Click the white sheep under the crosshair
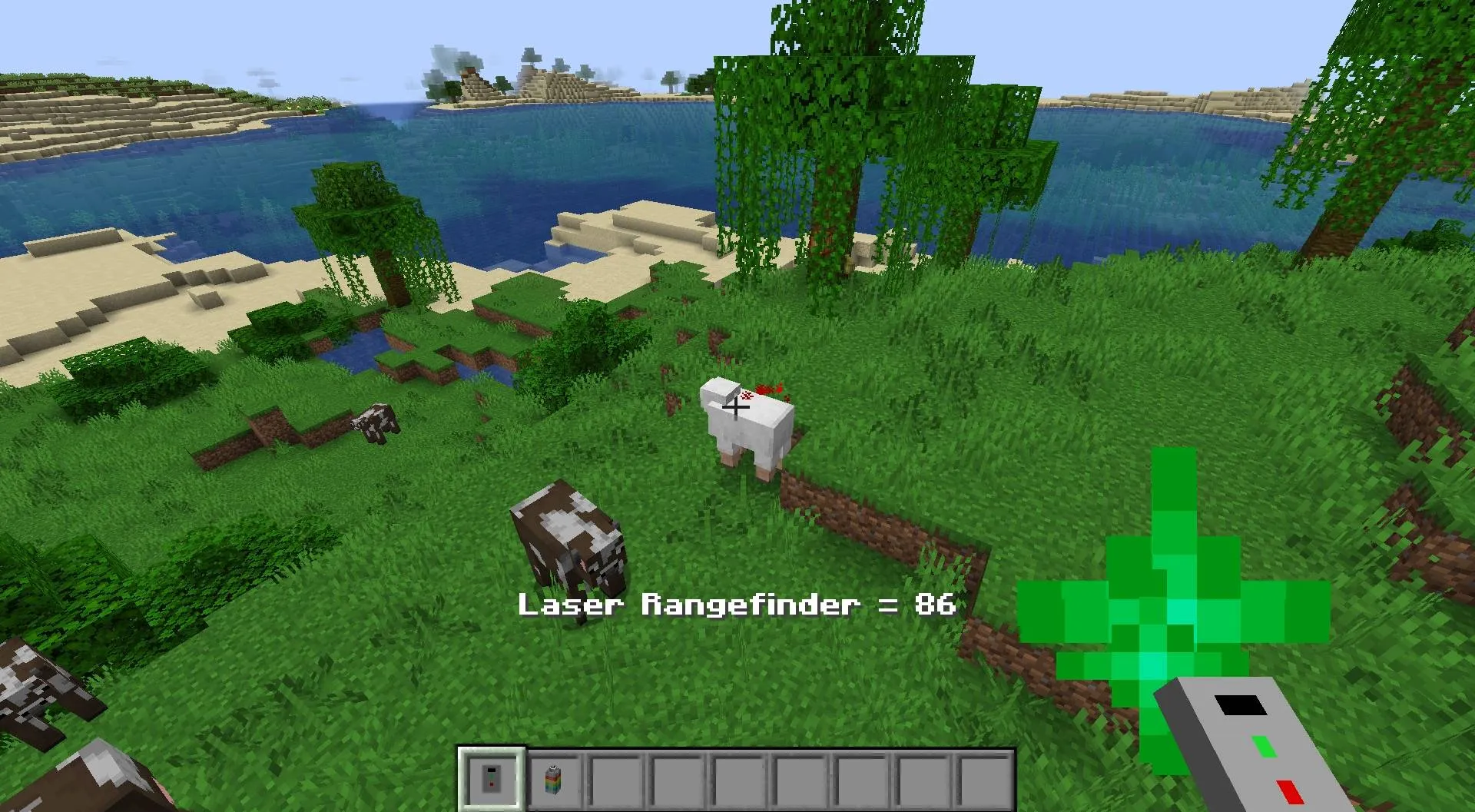 (749, 430)
